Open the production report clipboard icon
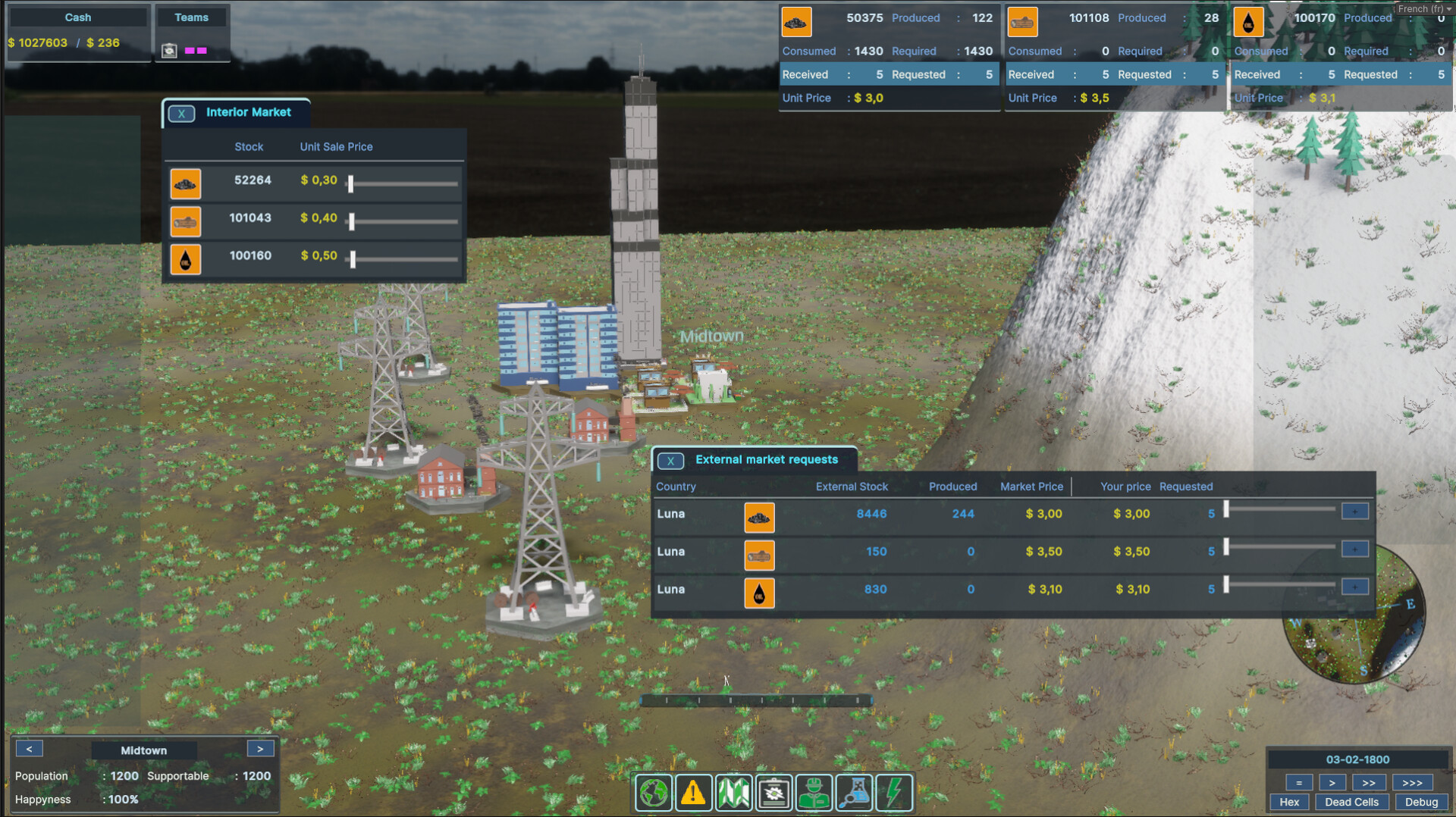 coord(774,792)
